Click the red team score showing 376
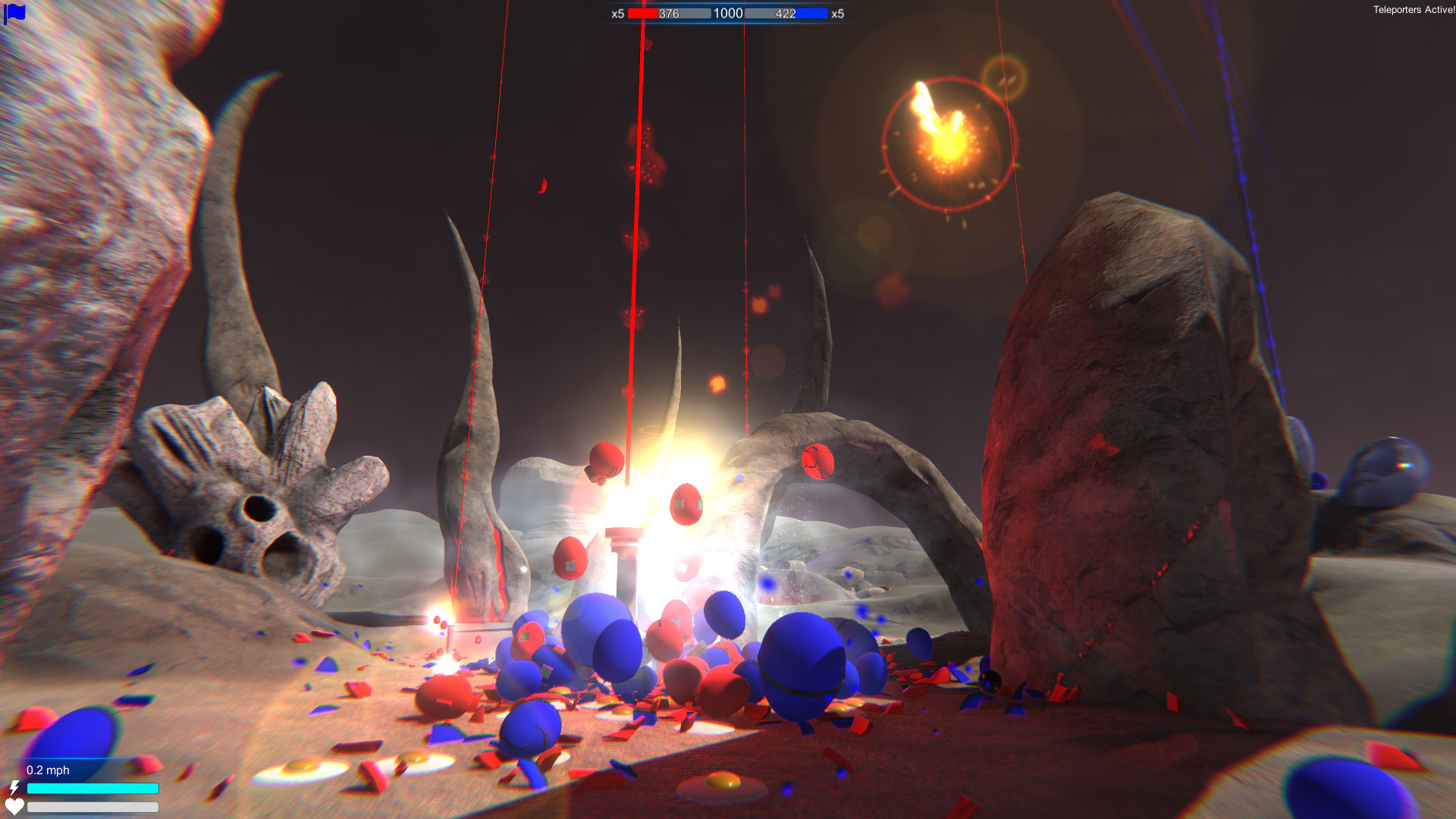This screenshot has height=819, width=1456. click(670, 14)
